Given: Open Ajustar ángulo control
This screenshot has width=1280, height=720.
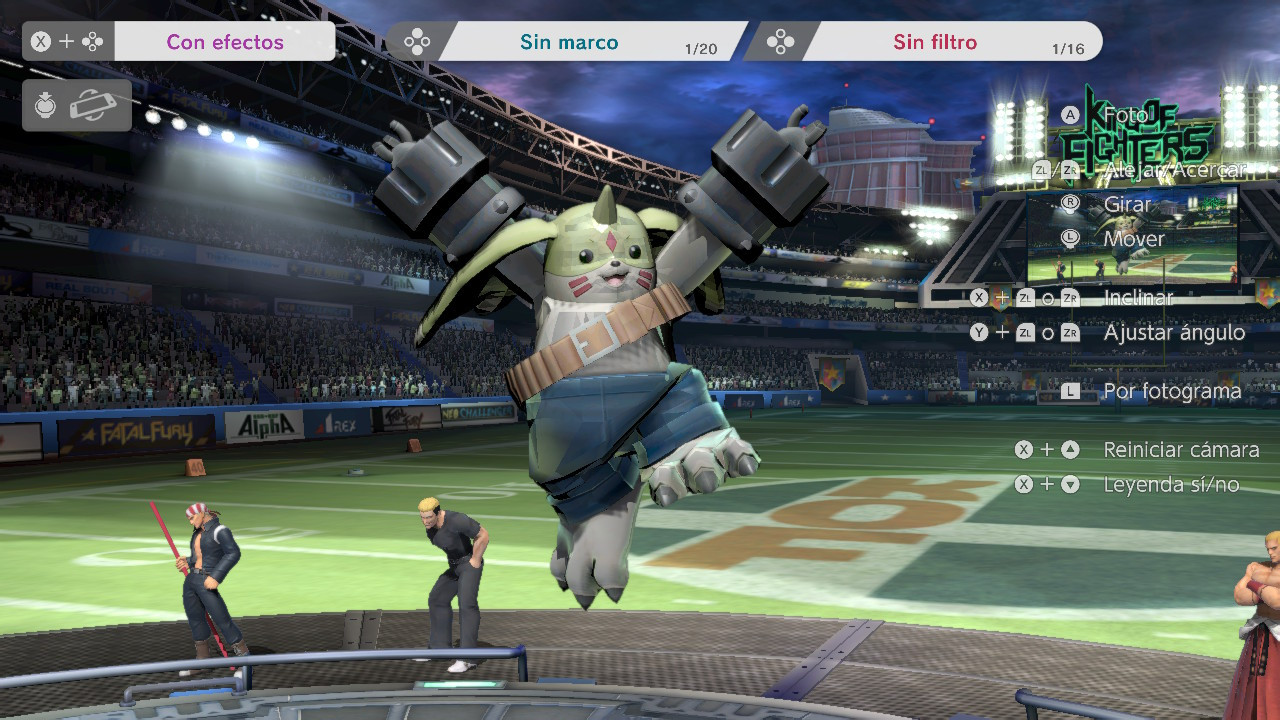Looking at the screenshot, I should 1173,332.
